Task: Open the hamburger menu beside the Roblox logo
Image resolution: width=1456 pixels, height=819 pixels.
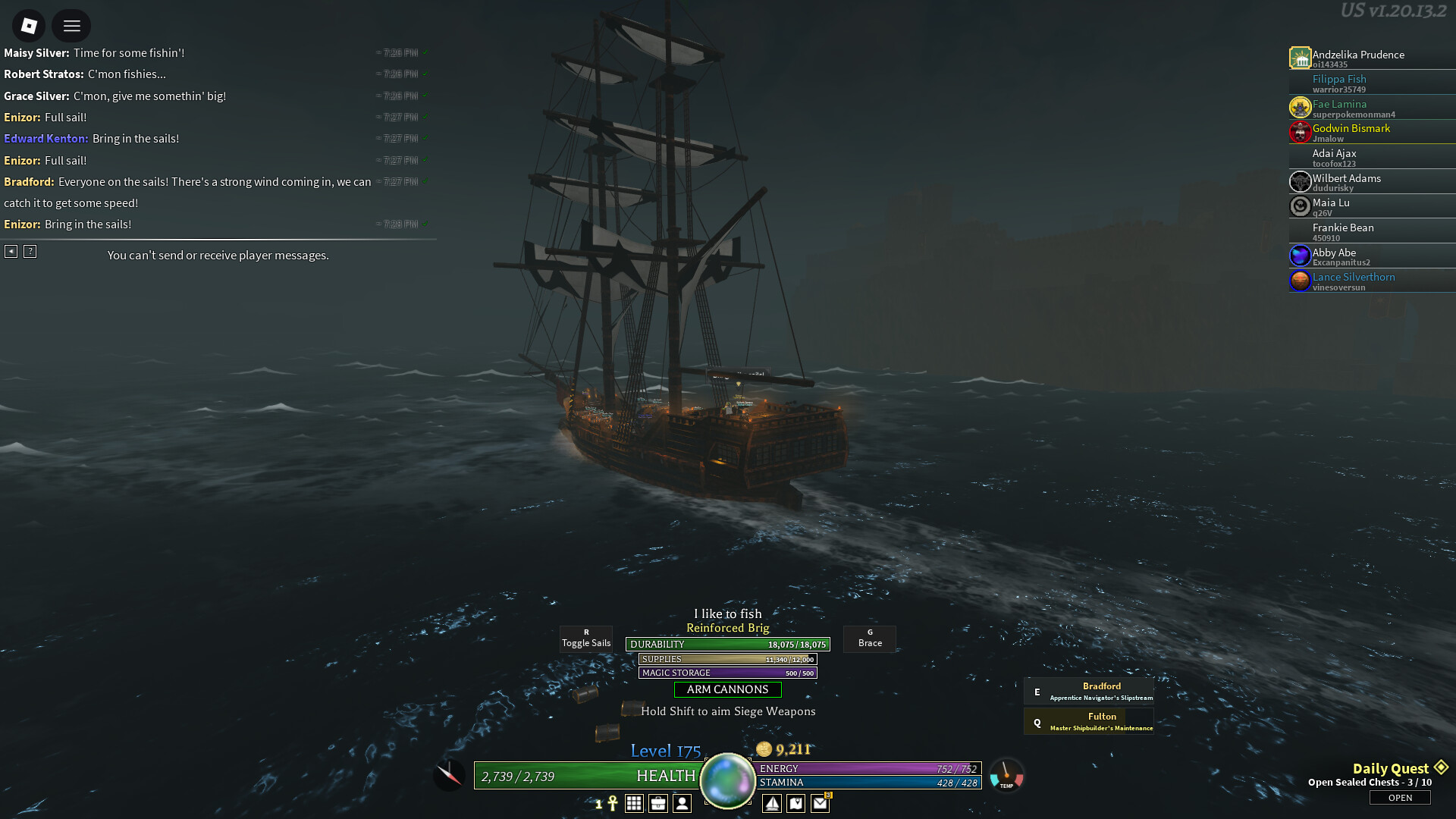Action: click(x=71, y=26)
